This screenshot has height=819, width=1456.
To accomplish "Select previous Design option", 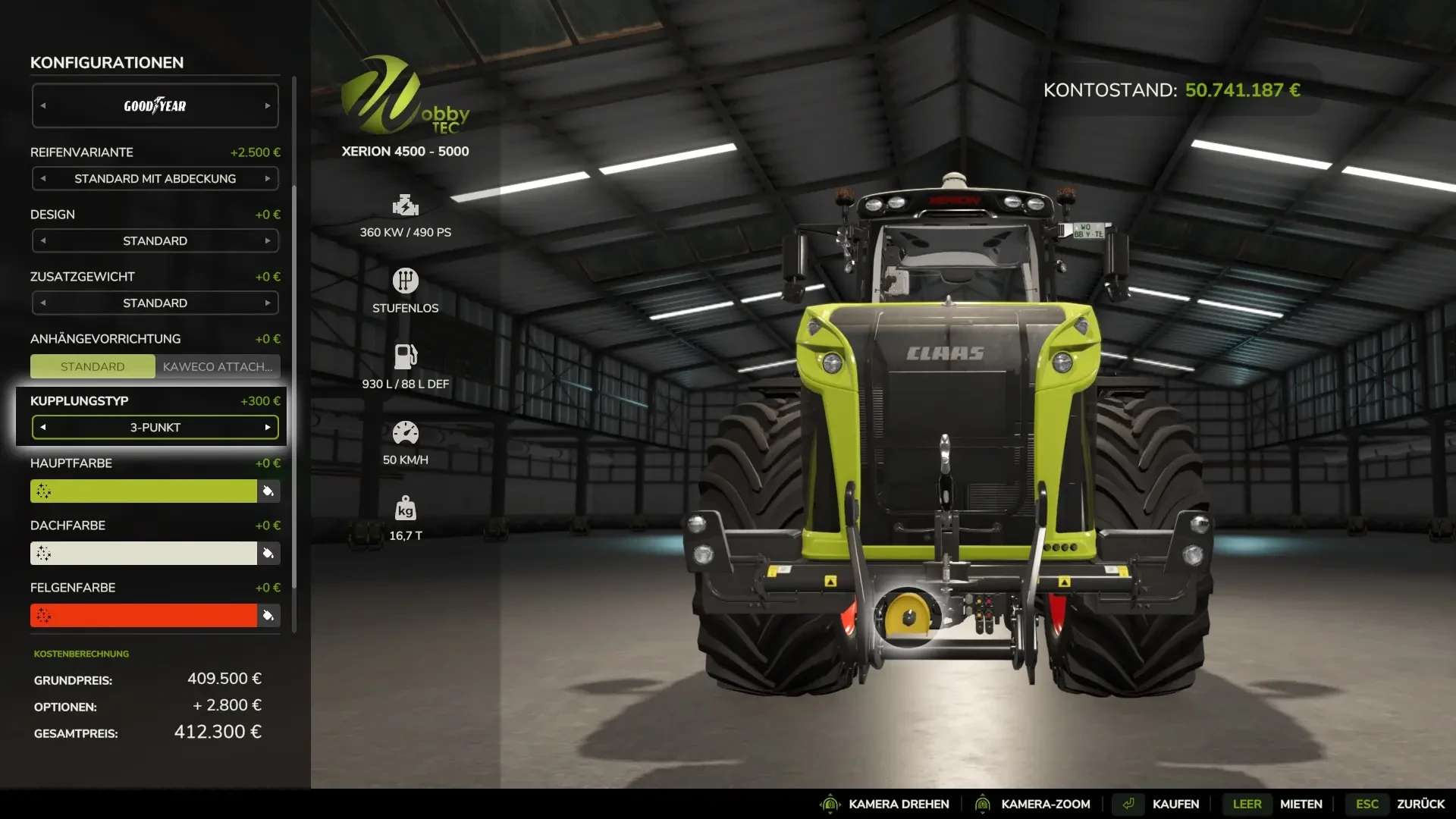I will point(43,241).
